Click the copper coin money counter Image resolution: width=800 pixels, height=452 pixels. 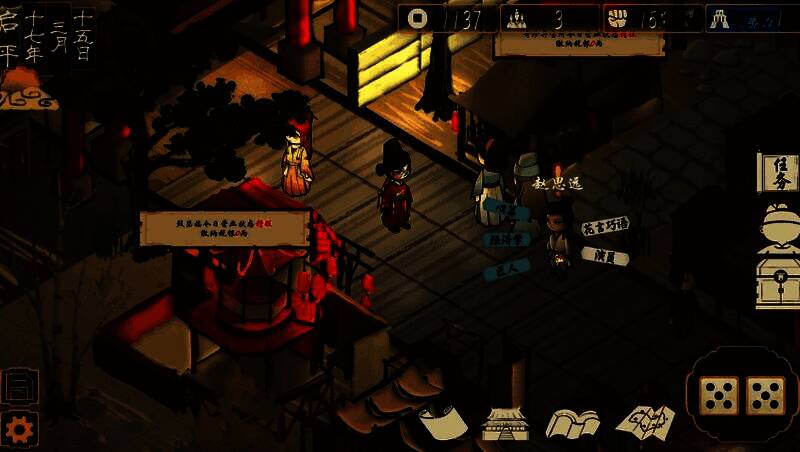(x=416, y=18)
